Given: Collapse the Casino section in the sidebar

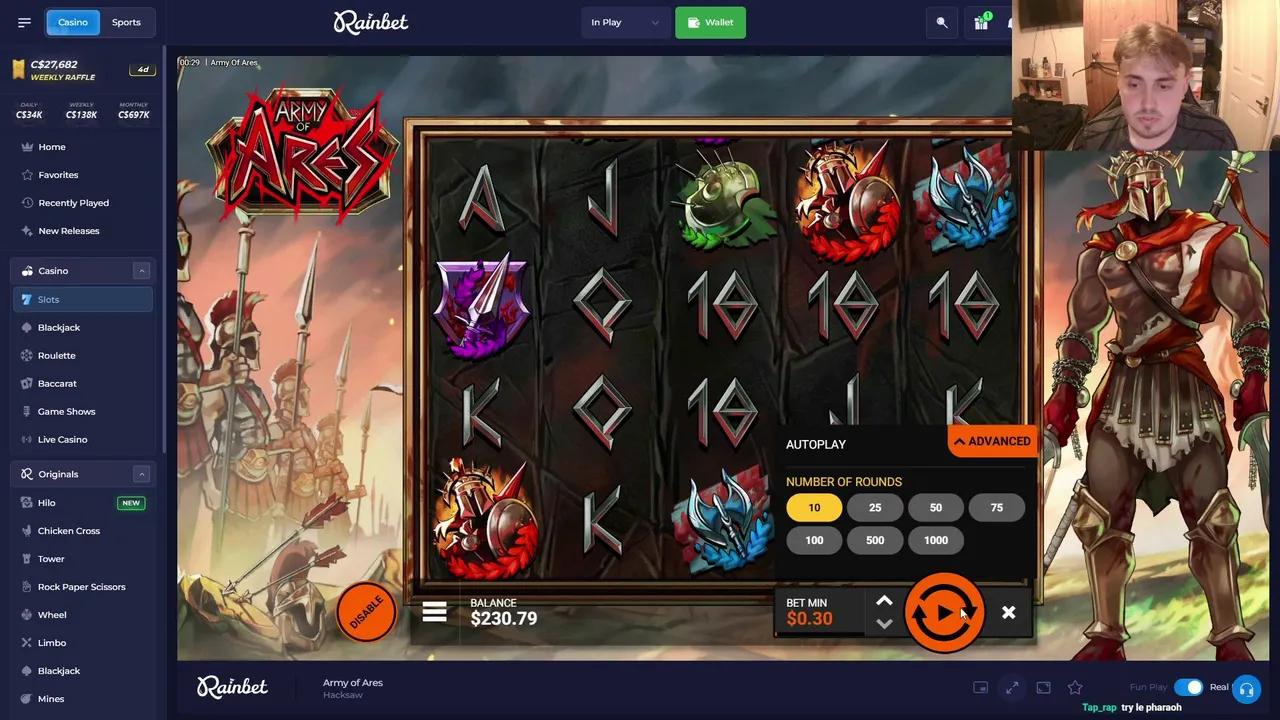Looking at the screenshot, I should (141, 270).
